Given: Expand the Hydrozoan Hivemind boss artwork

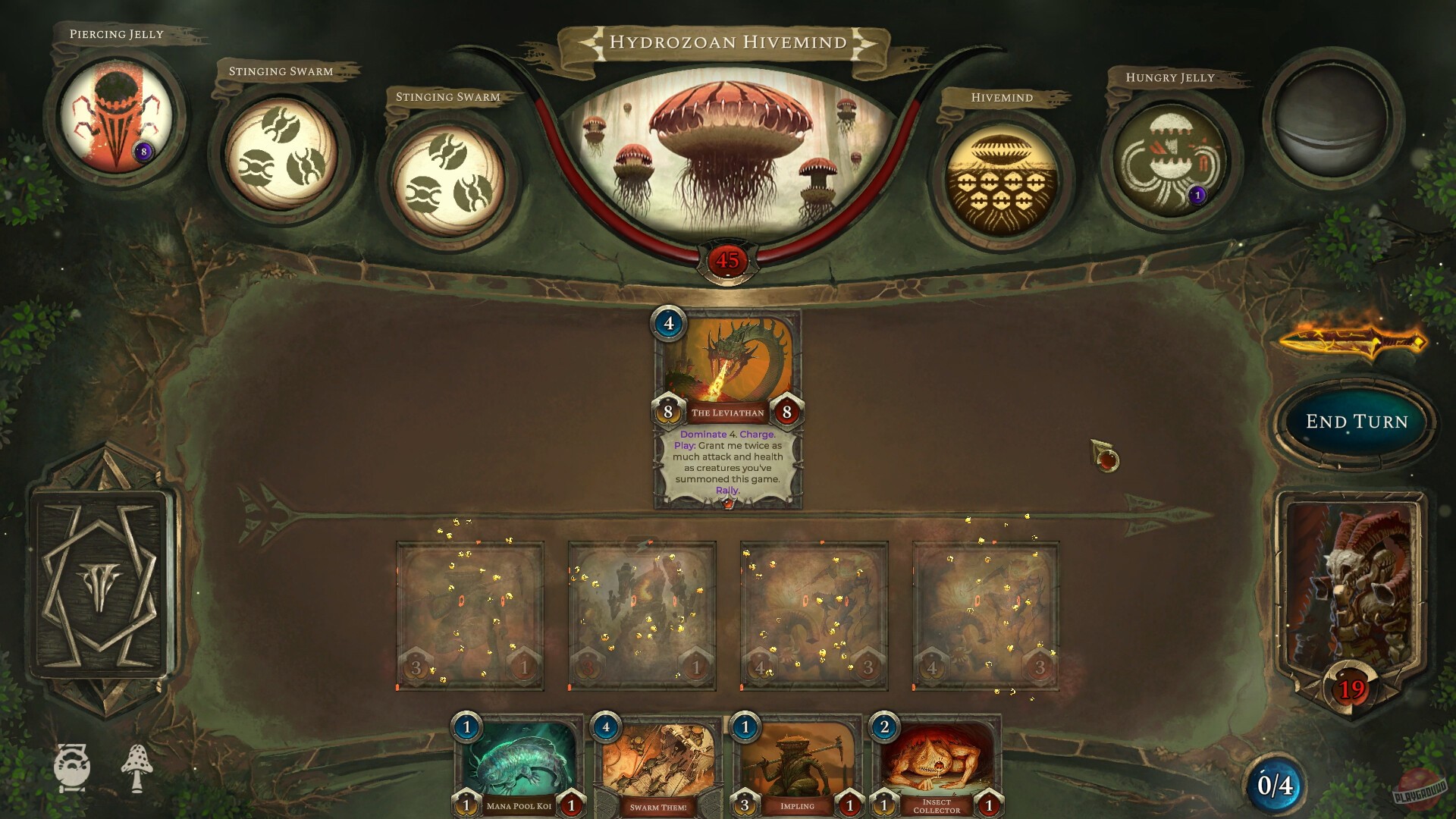Looking at the screenshot, I should [x=728, y=152].
